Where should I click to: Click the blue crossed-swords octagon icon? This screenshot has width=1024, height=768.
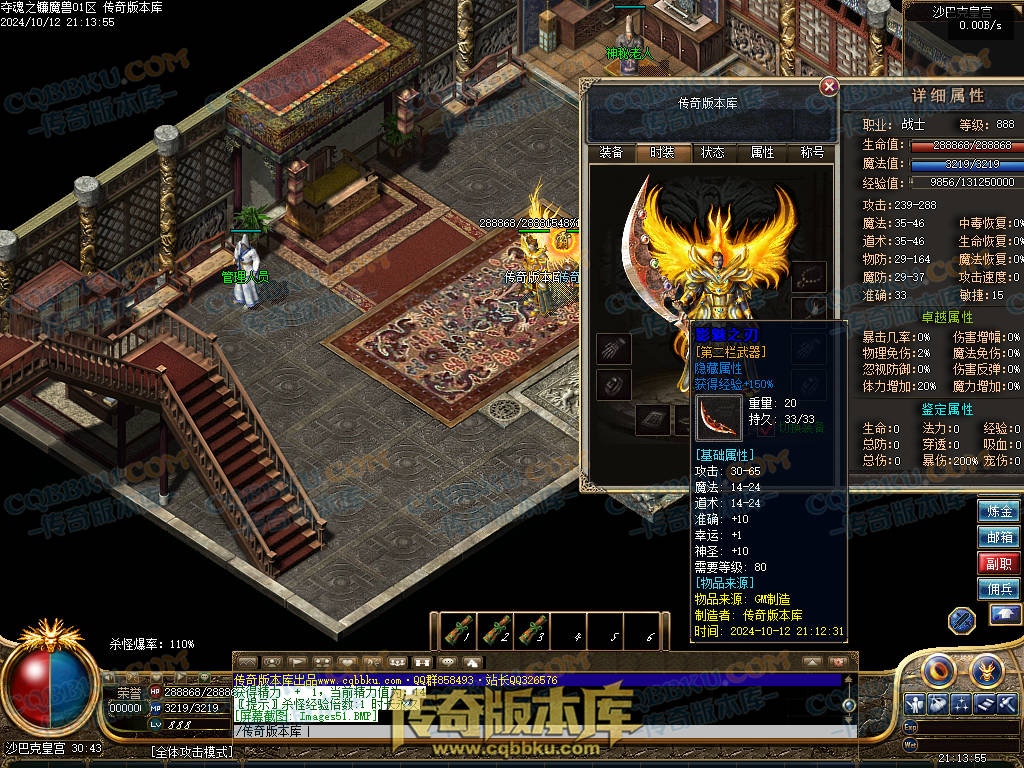pos(962,619)
